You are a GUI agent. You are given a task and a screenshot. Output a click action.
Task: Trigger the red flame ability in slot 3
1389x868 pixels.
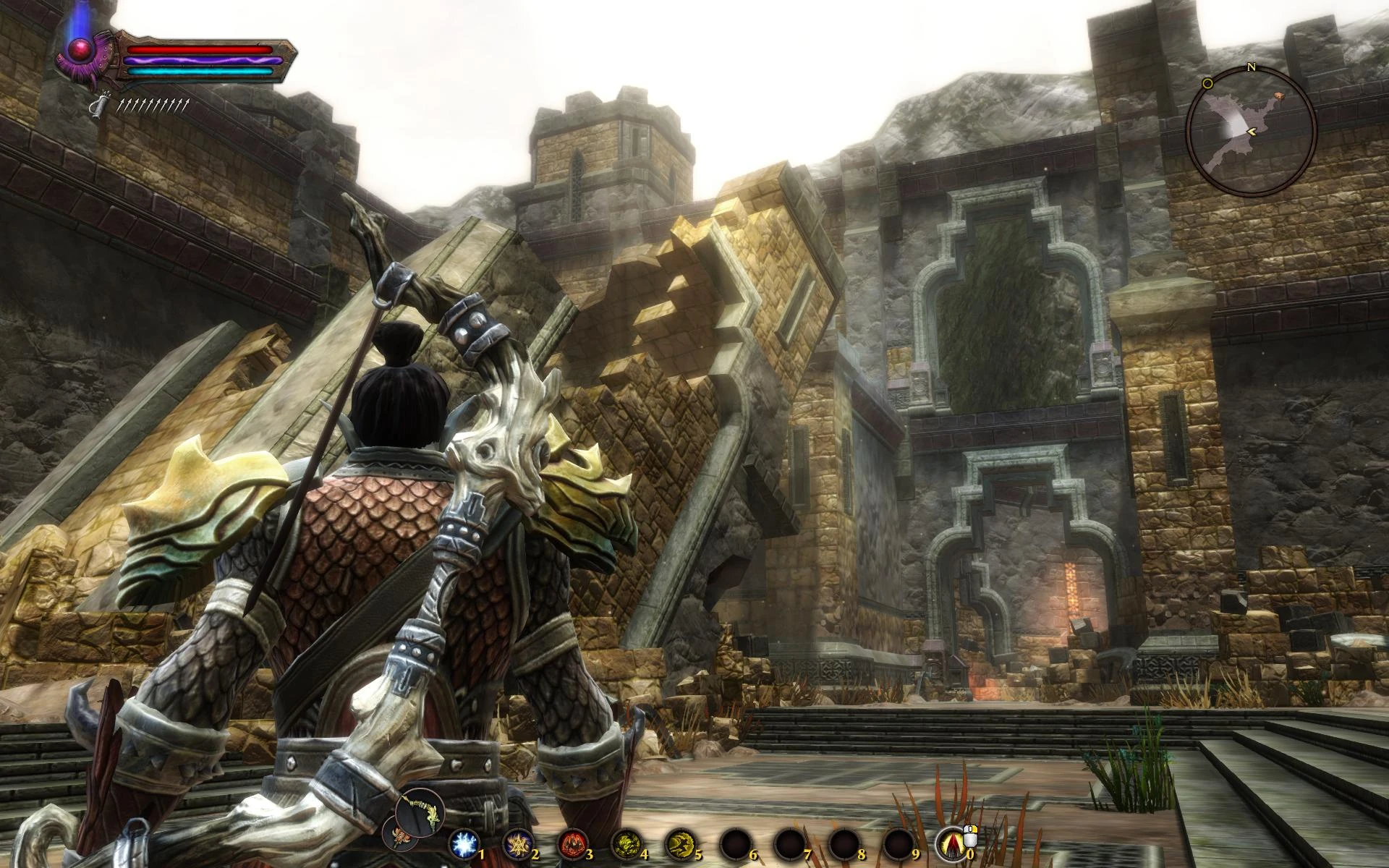(x=572, y=844)
